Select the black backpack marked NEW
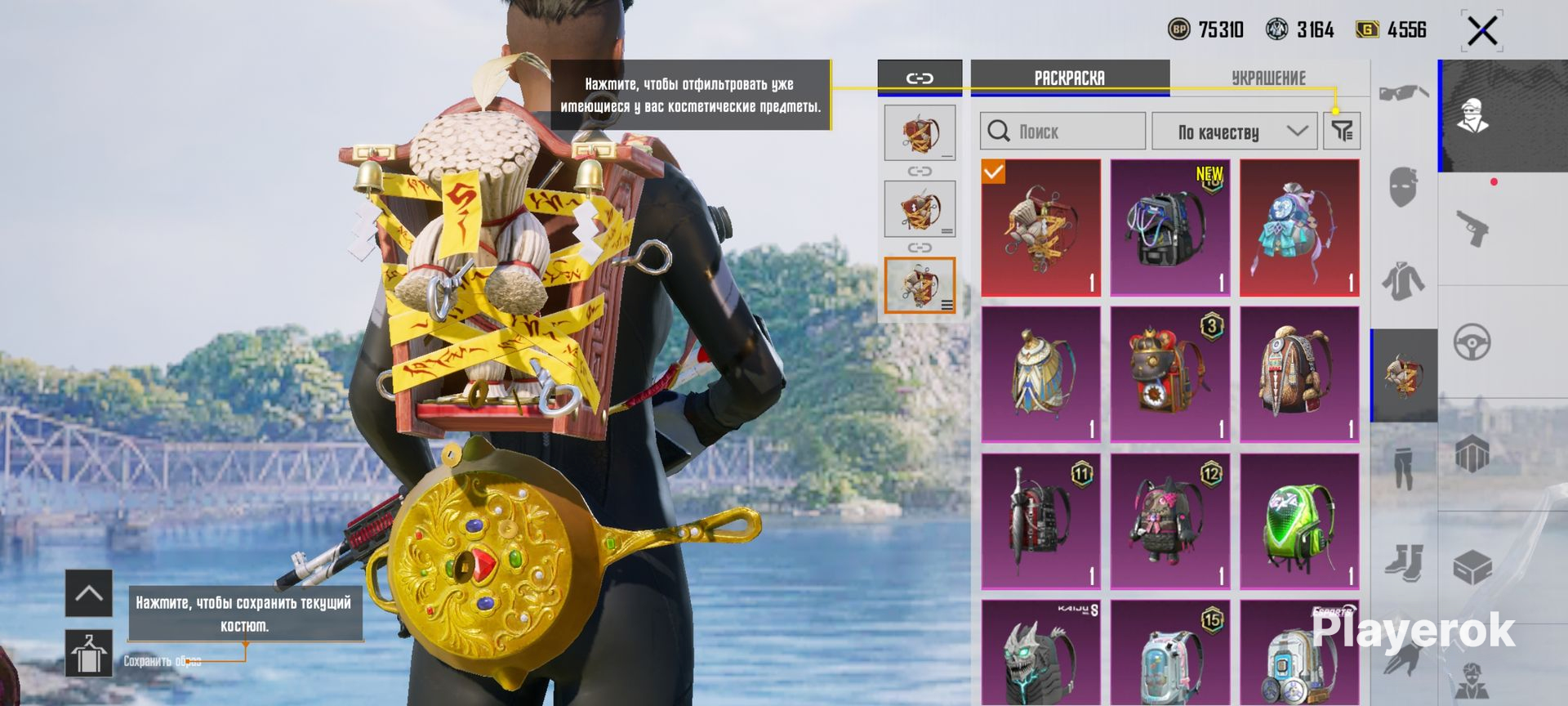 click(1169, 227)
